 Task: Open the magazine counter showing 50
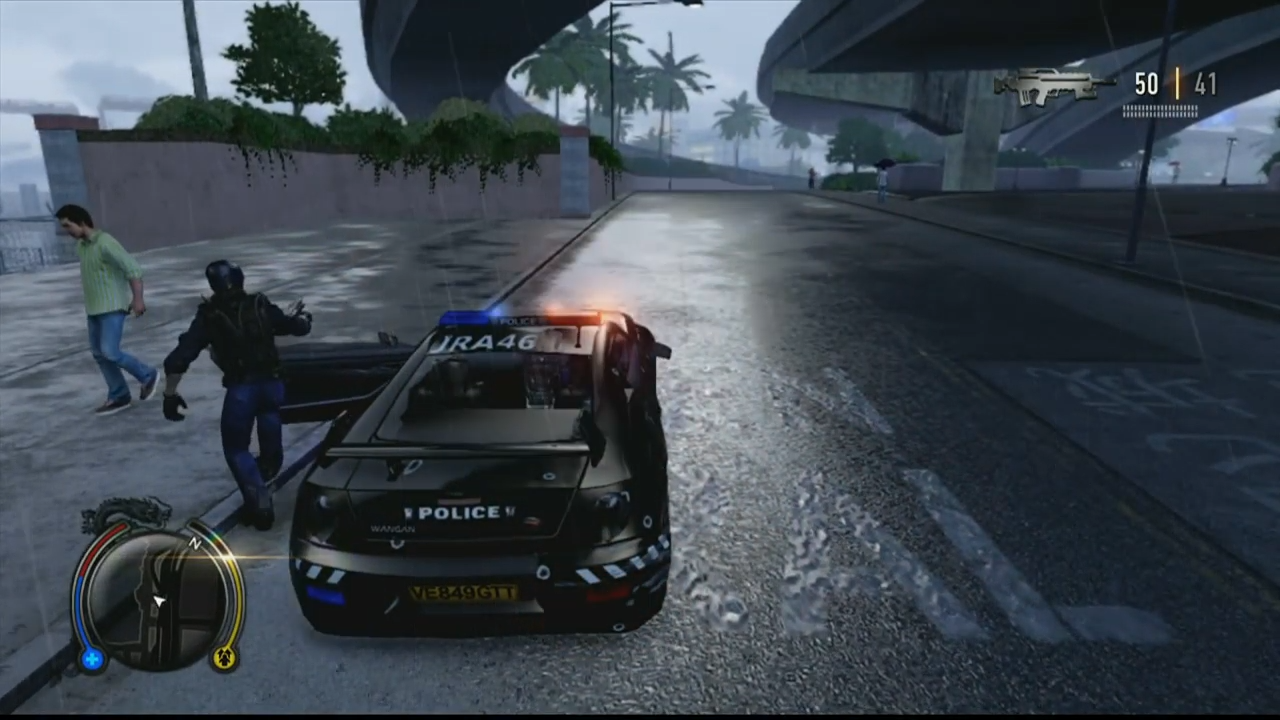click(x=1146, y=85)
